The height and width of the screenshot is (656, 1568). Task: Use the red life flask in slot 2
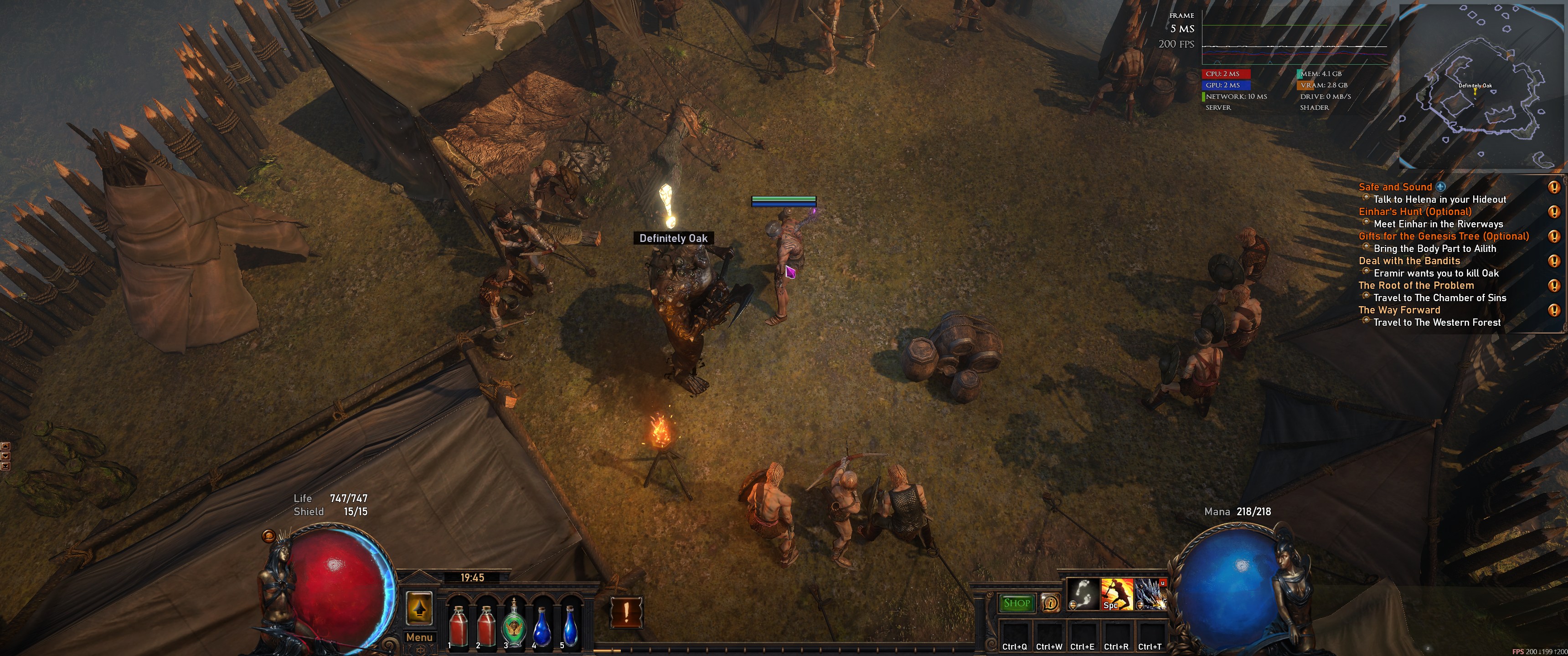point(486,625)
